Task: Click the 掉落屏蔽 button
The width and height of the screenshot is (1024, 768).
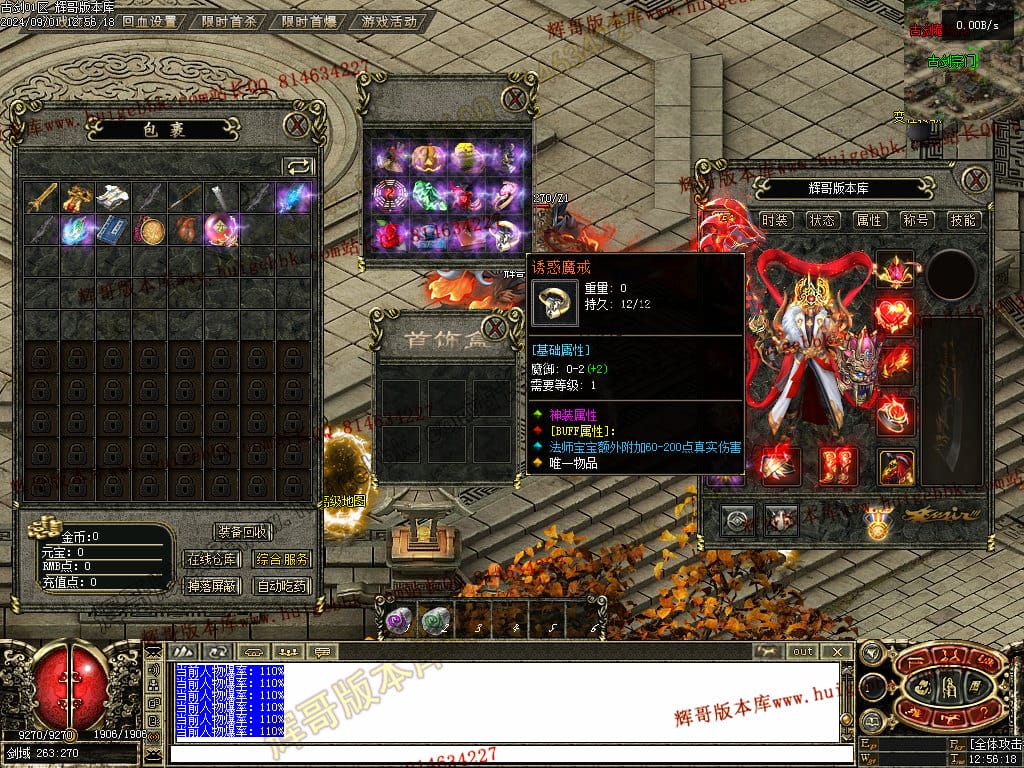Action: pyautogui.click(x=211, y=586)
